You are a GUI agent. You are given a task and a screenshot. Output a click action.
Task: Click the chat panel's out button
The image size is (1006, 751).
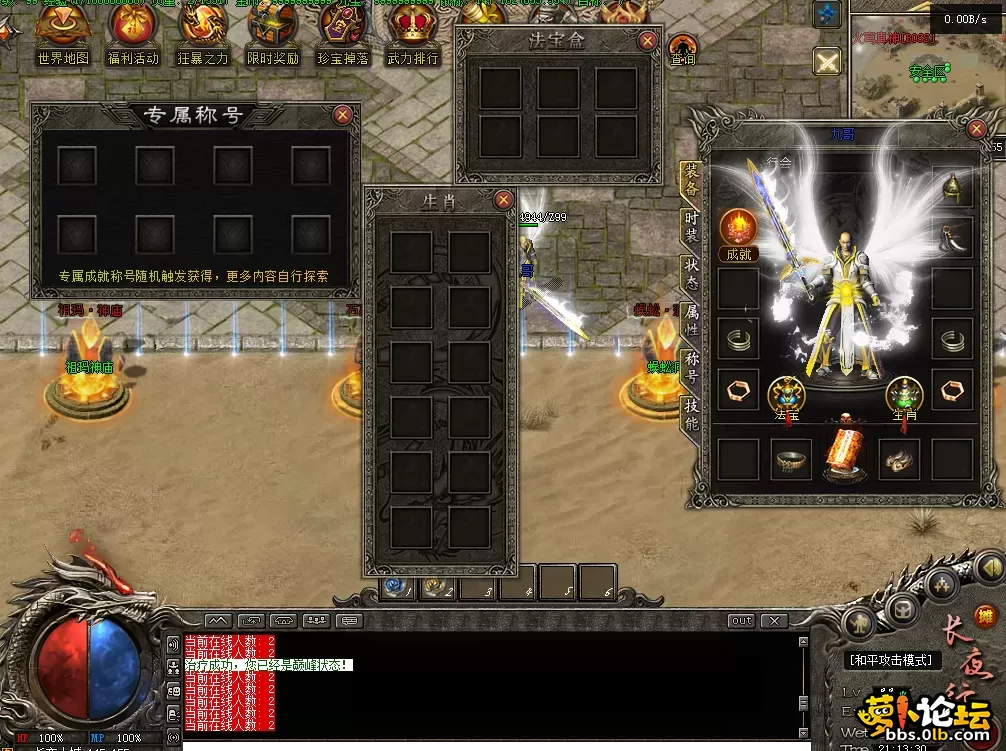point(741,621)
